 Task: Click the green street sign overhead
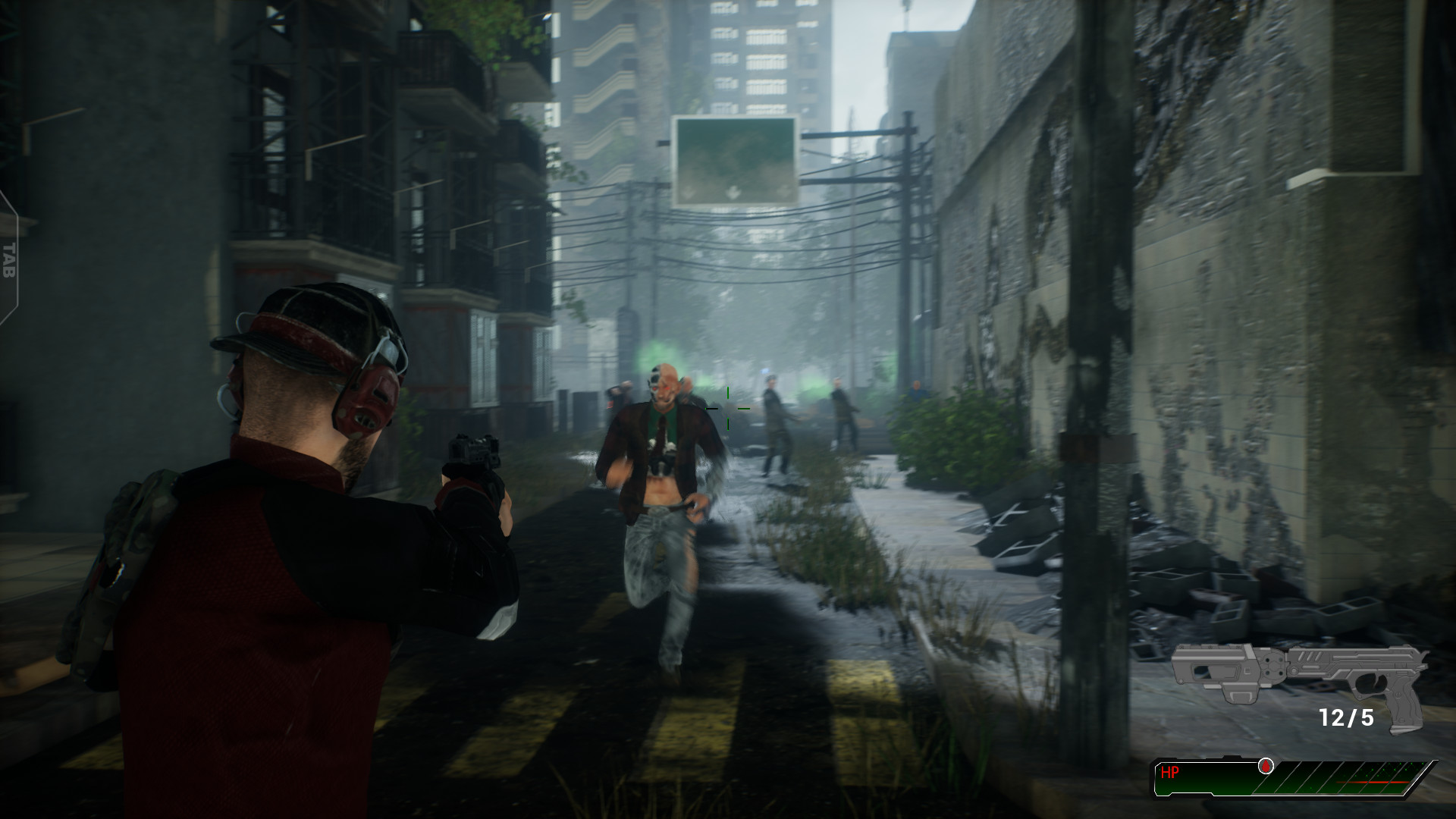734,158
